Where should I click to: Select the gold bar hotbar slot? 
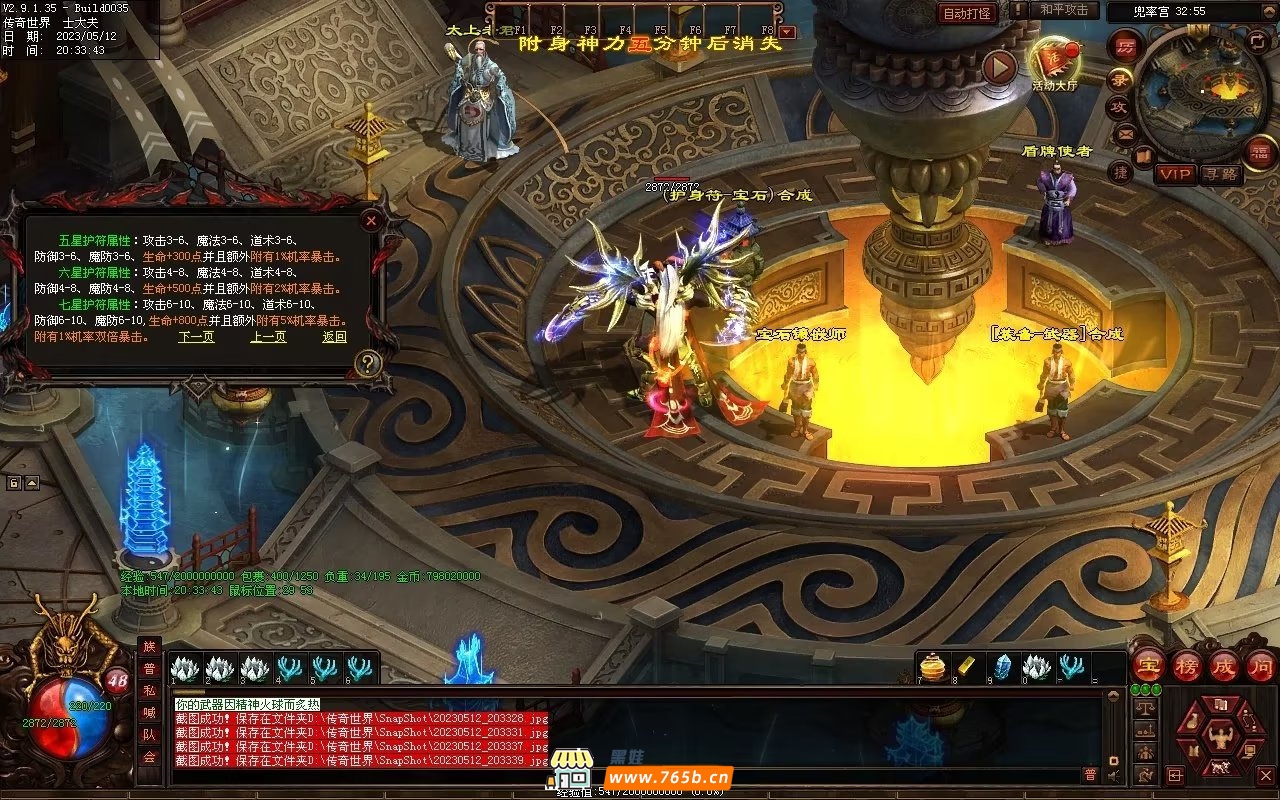[967, 667]
